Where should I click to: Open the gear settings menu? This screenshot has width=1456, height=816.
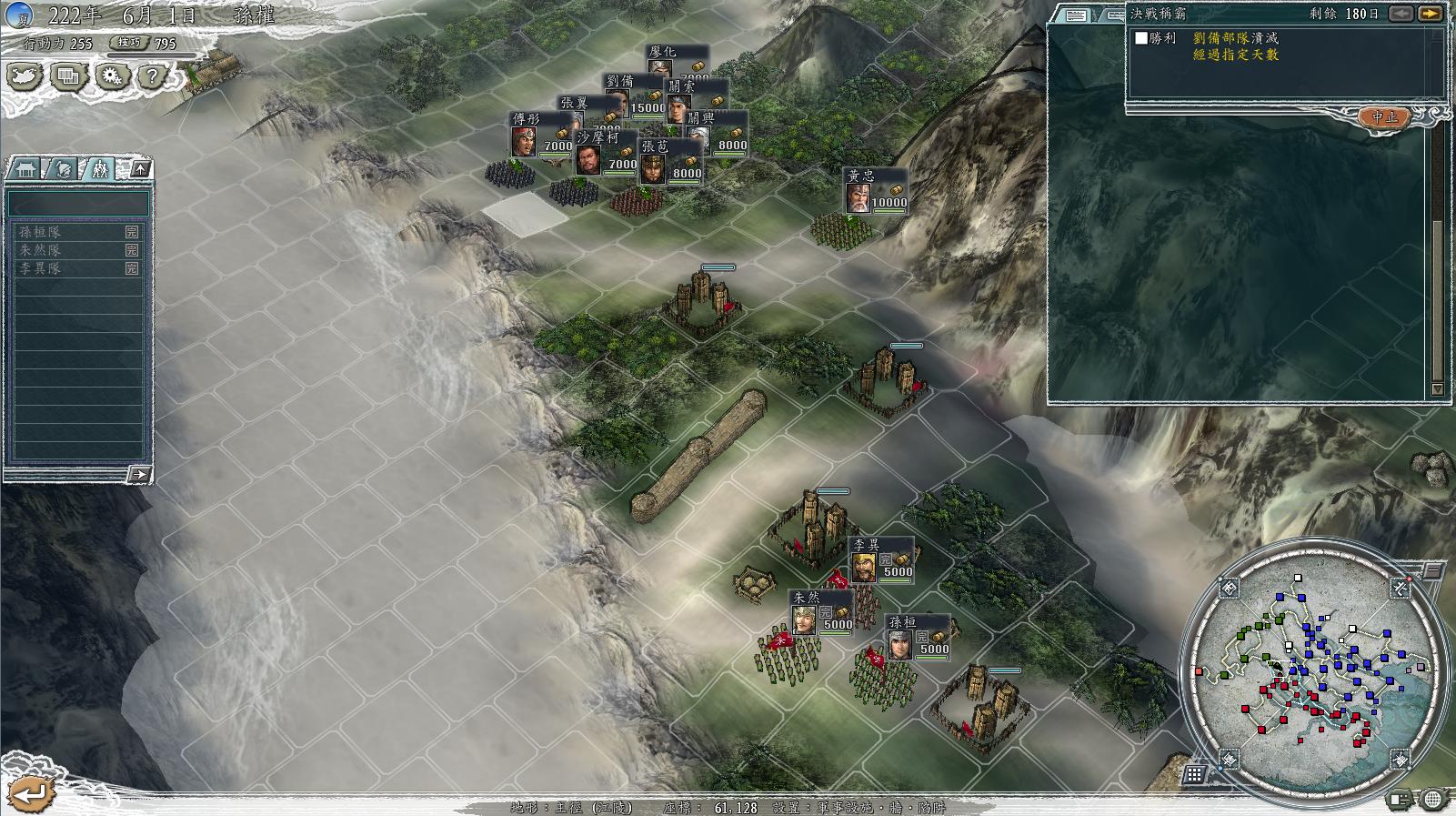tap(110, 77)
